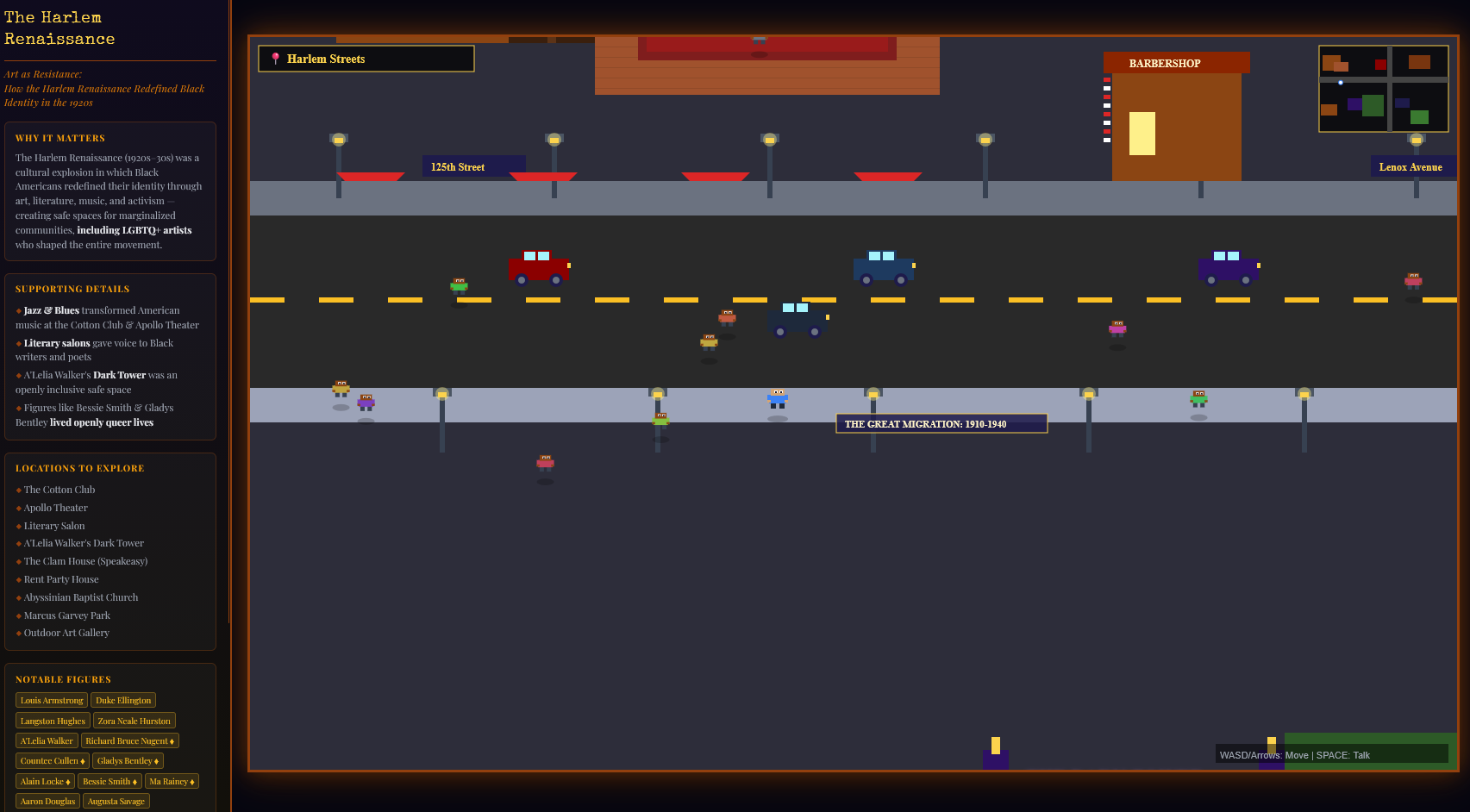
Task: Click the Bessie Smith notable figure
Action: [109, 781]
